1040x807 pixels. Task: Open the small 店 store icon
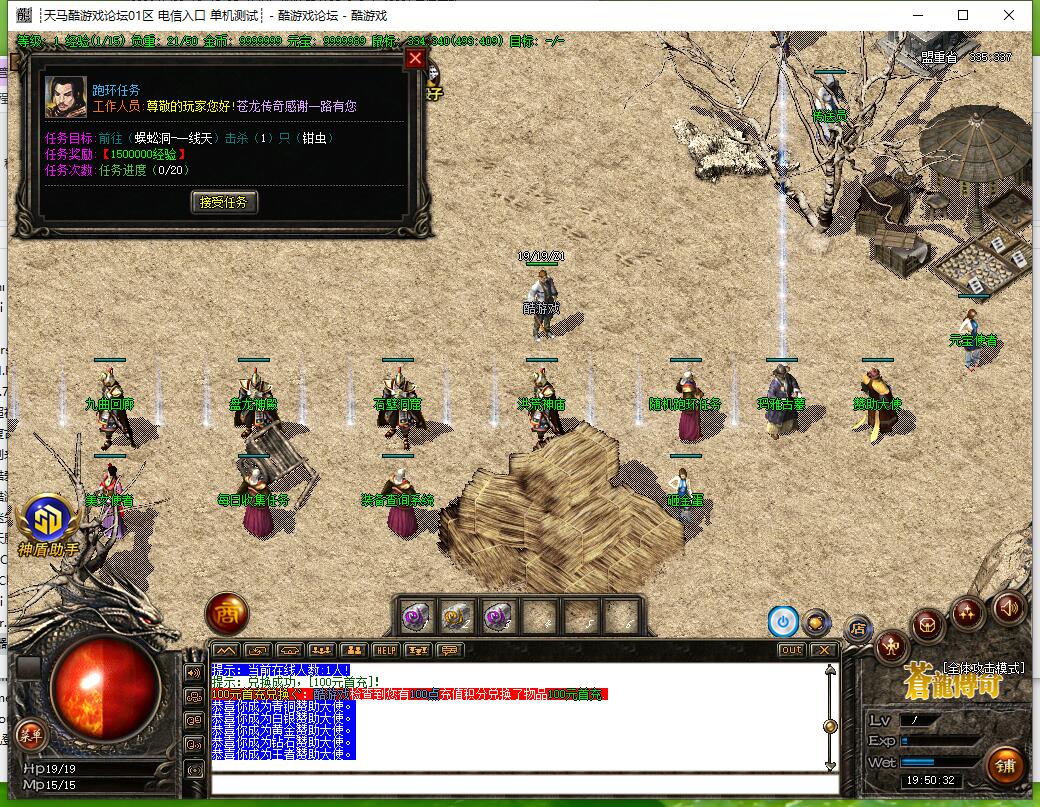tap(858, 628)
